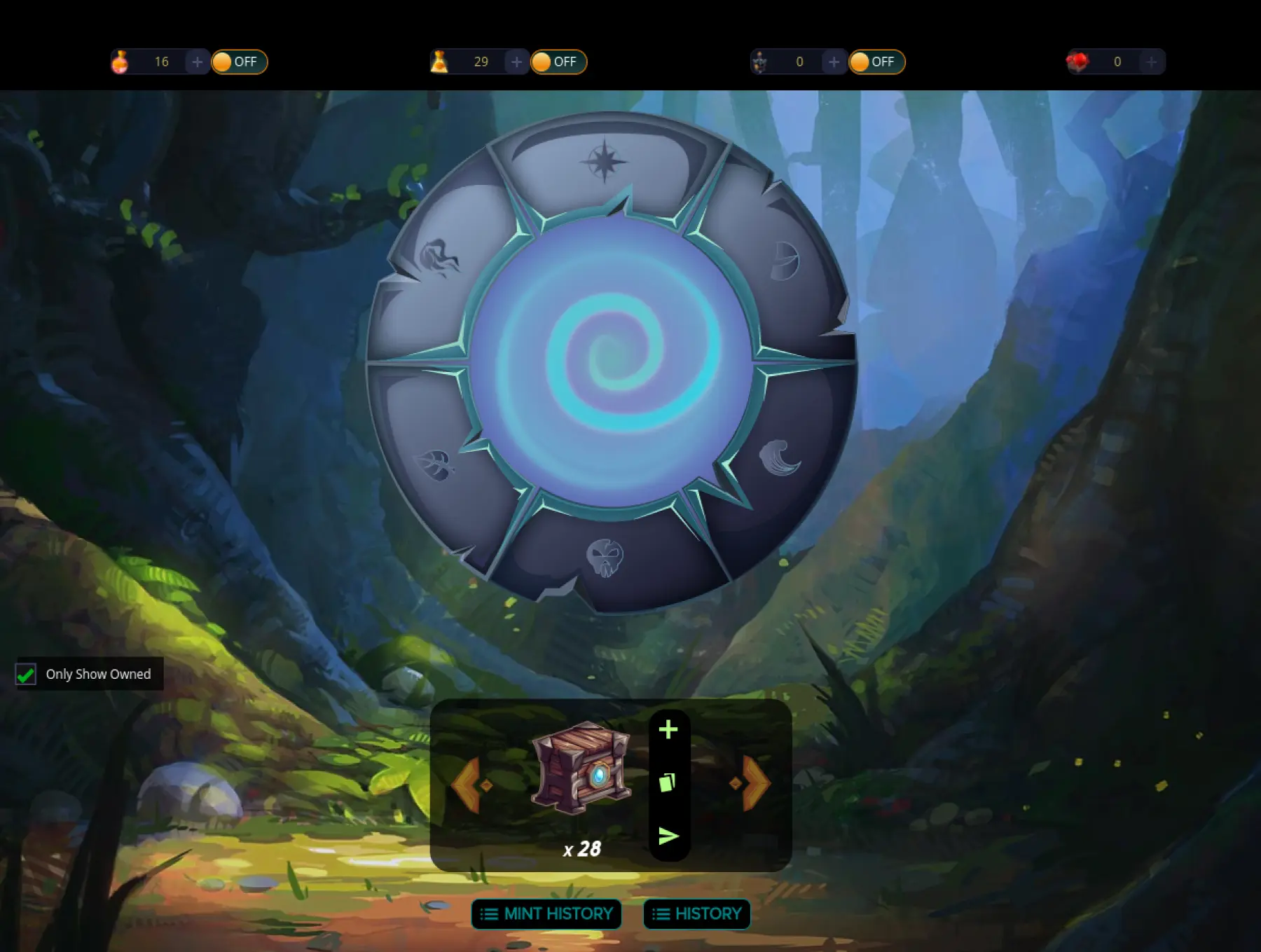This screenshot has width=1261, height=952.
Task: Uncheck the Only Show Owned checkbox
Action: pyautogui.click(x=26, y=674)
